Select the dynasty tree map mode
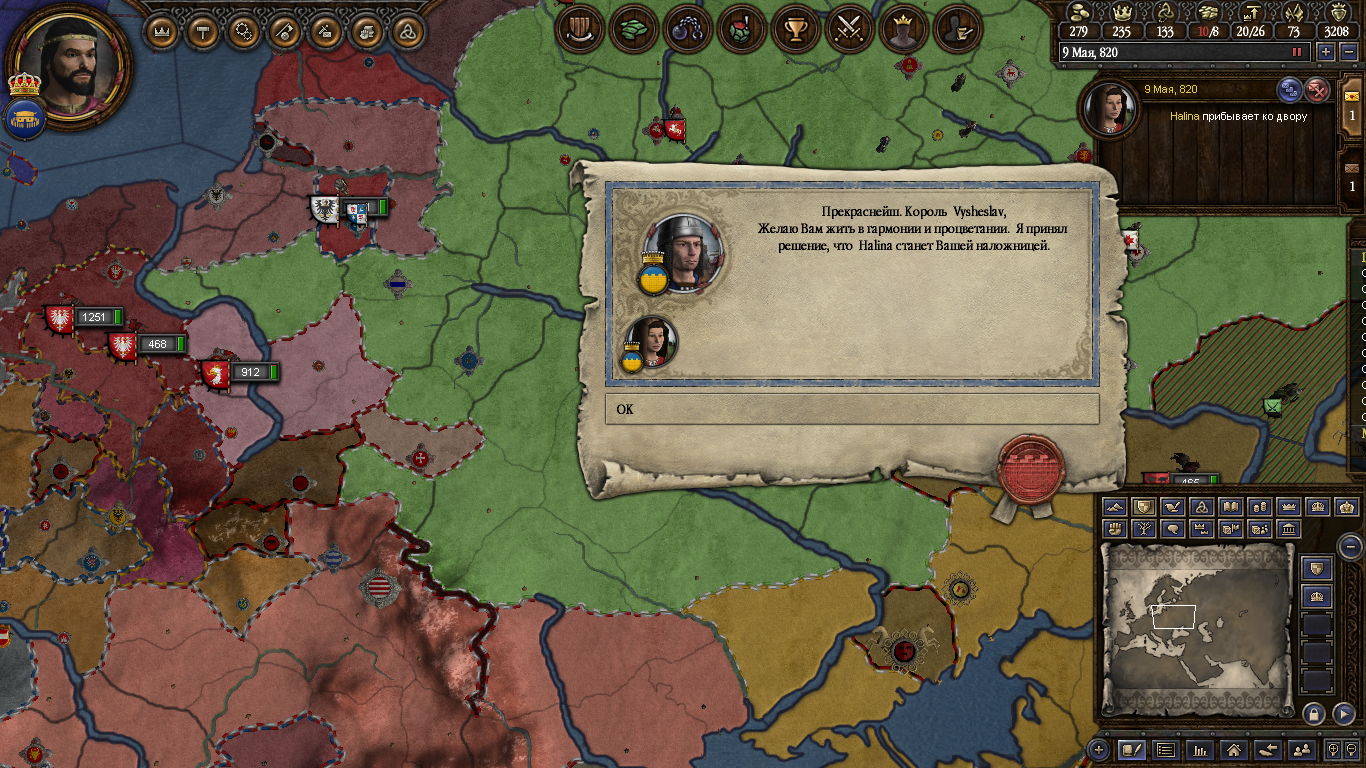Viewport: 1366px width, 768px height. click(x=1144, y=529)
